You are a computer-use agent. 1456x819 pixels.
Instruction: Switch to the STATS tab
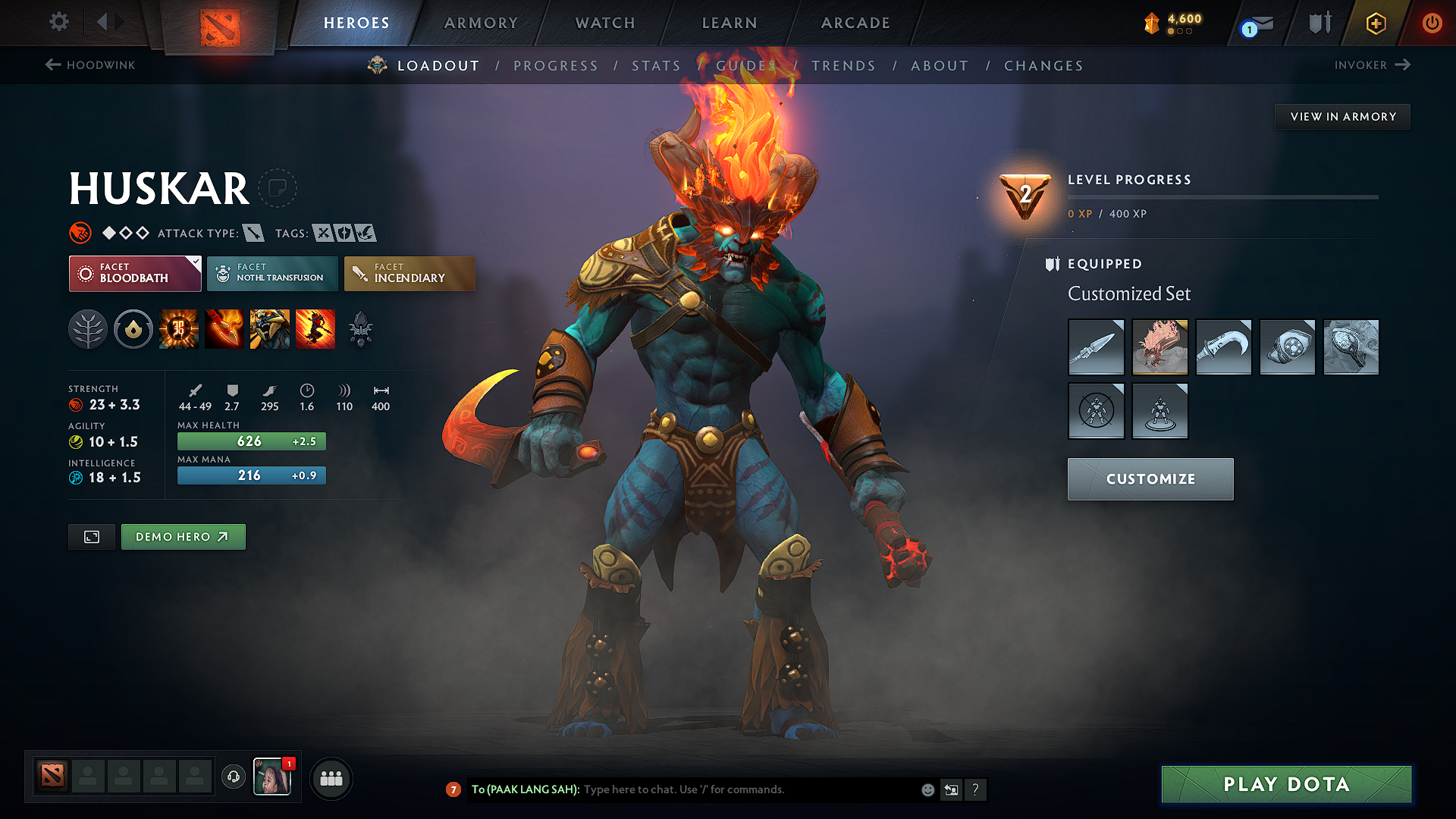656,66
